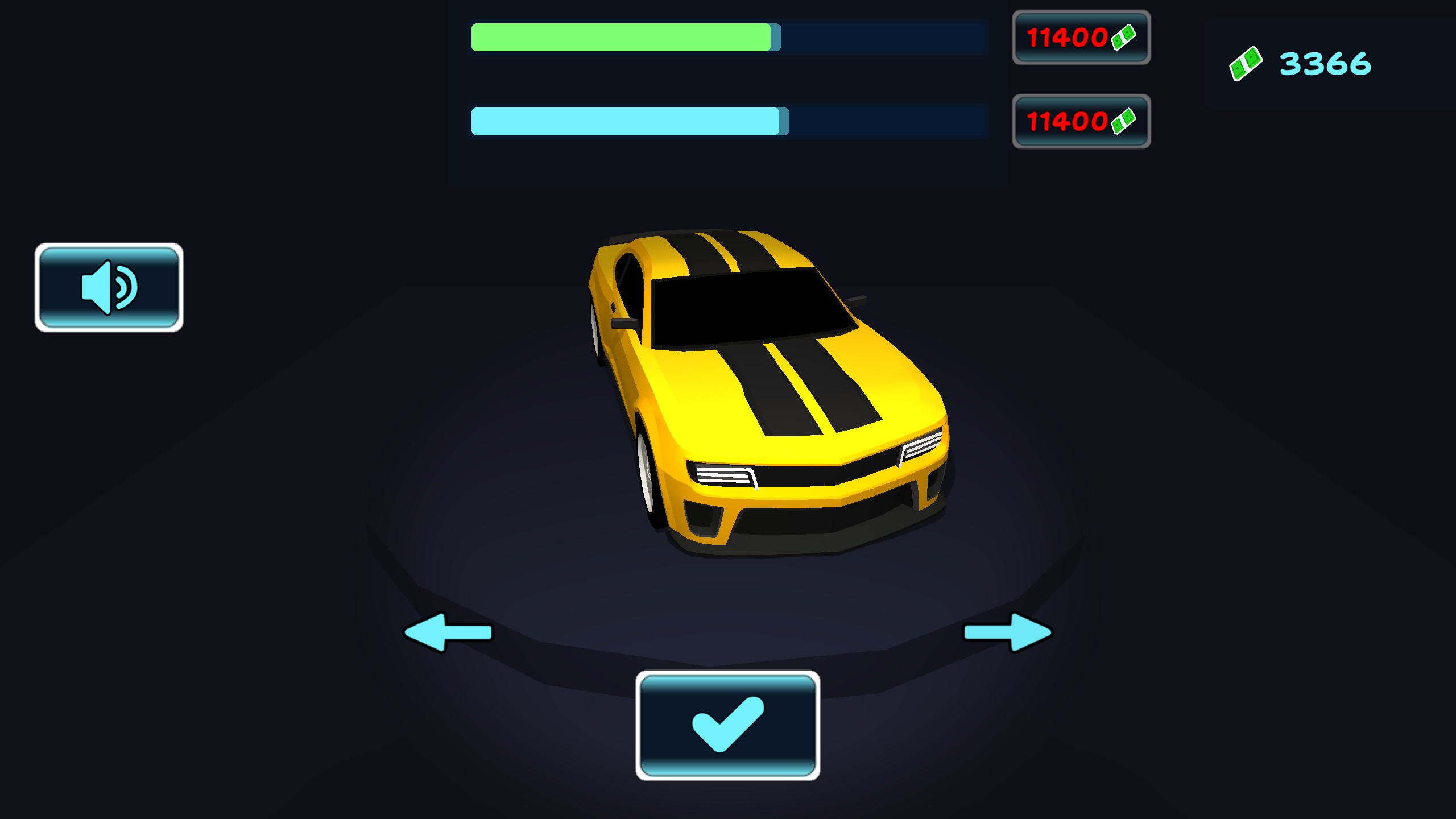Purchase the first upgrade for 11400
The image size is (1456, 819).
1080,38
